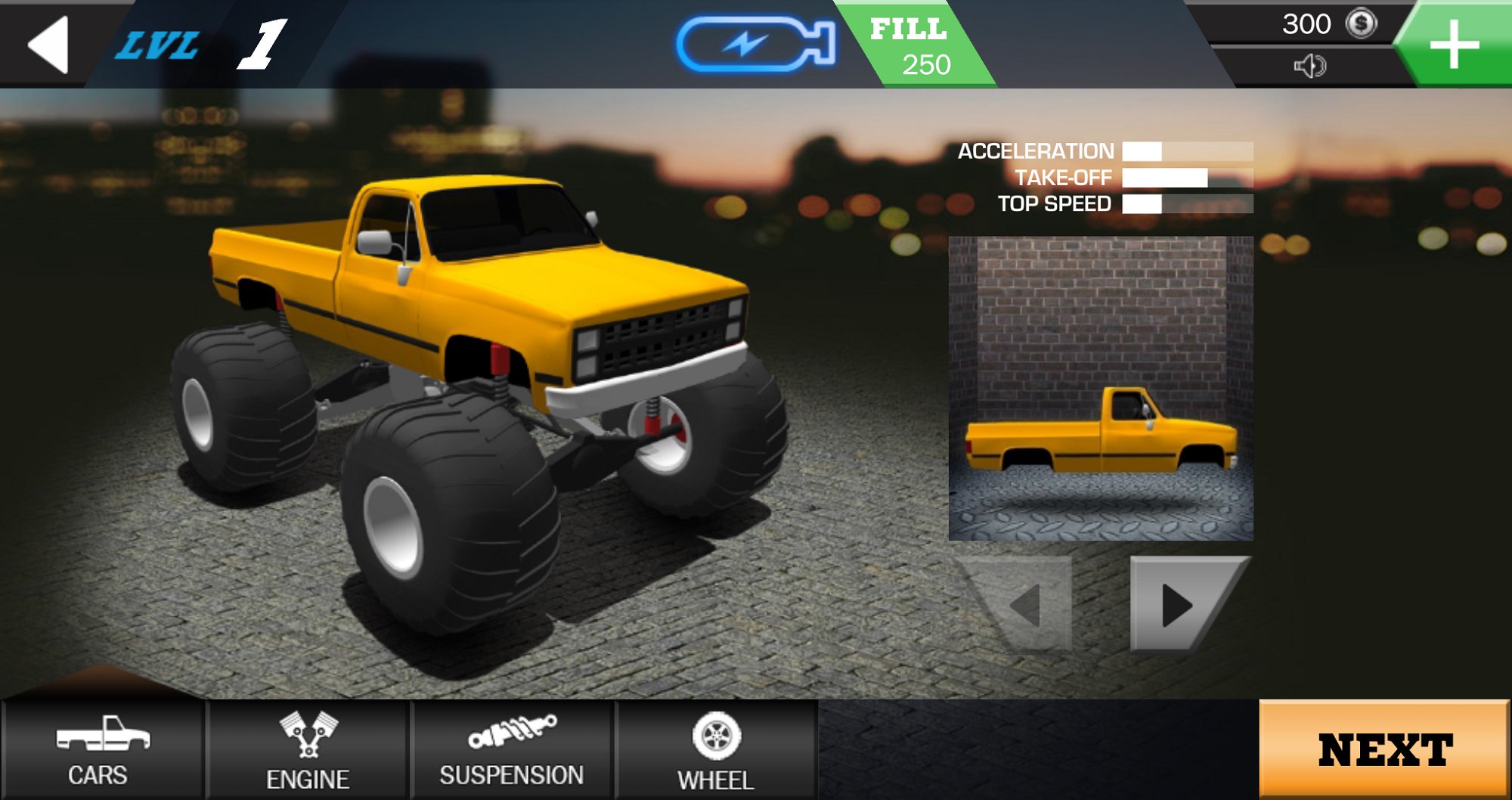Choose the Wheel tab
The image size is (1512, 800).
click(x=715, y=749)
